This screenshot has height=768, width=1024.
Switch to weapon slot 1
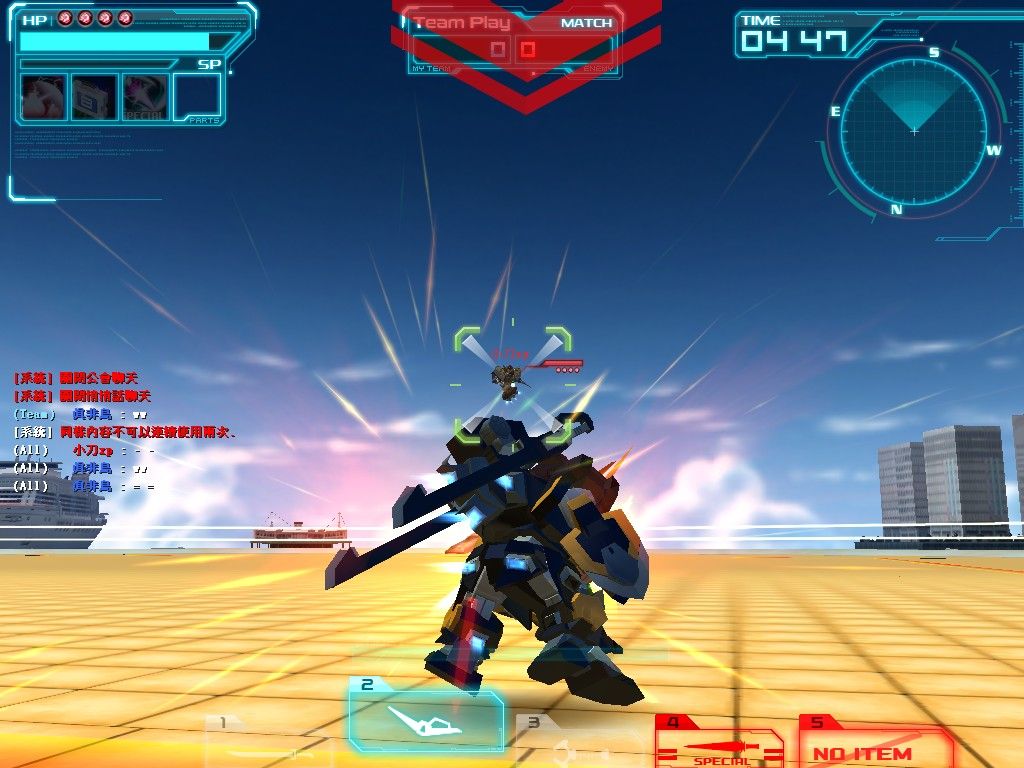click(x=265, y=742)
